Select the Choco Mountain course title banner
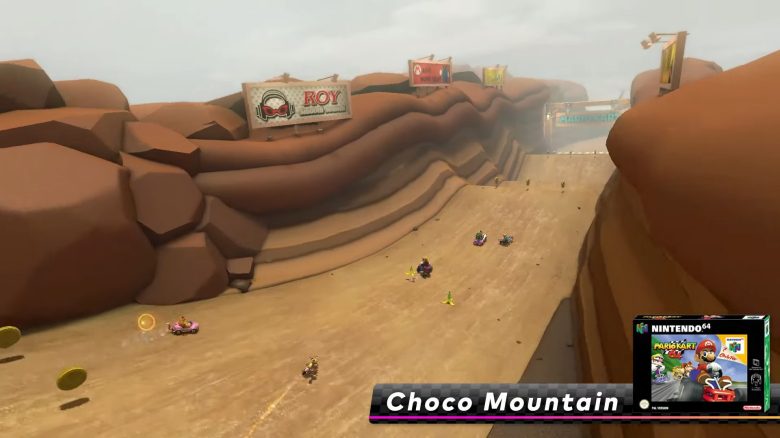Viewport: 780px width, 438px height. coord(502,403)
